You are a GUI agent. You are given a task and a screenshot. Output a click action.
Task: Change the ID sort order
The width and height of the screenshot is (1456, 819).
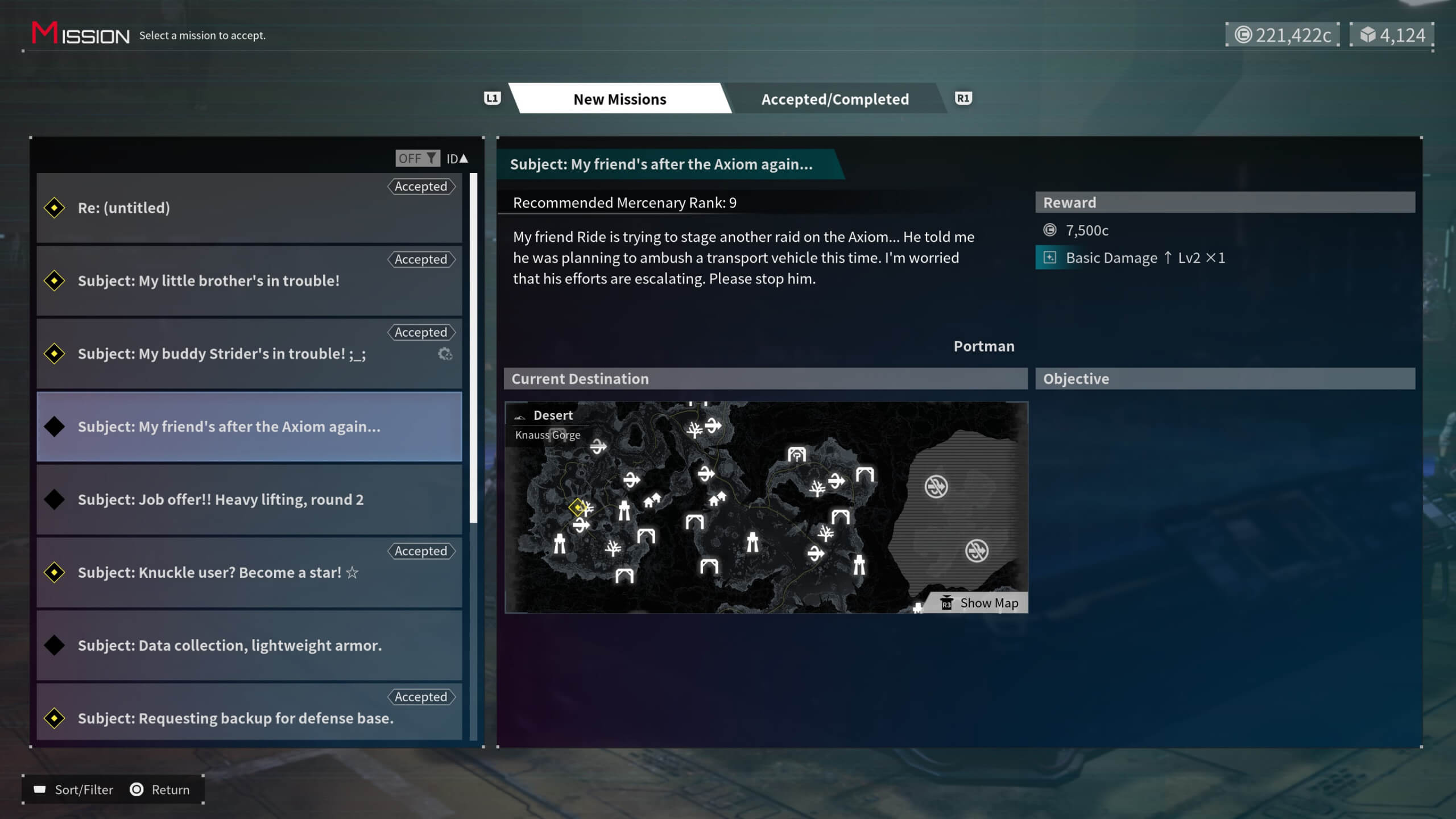point(457,158)
